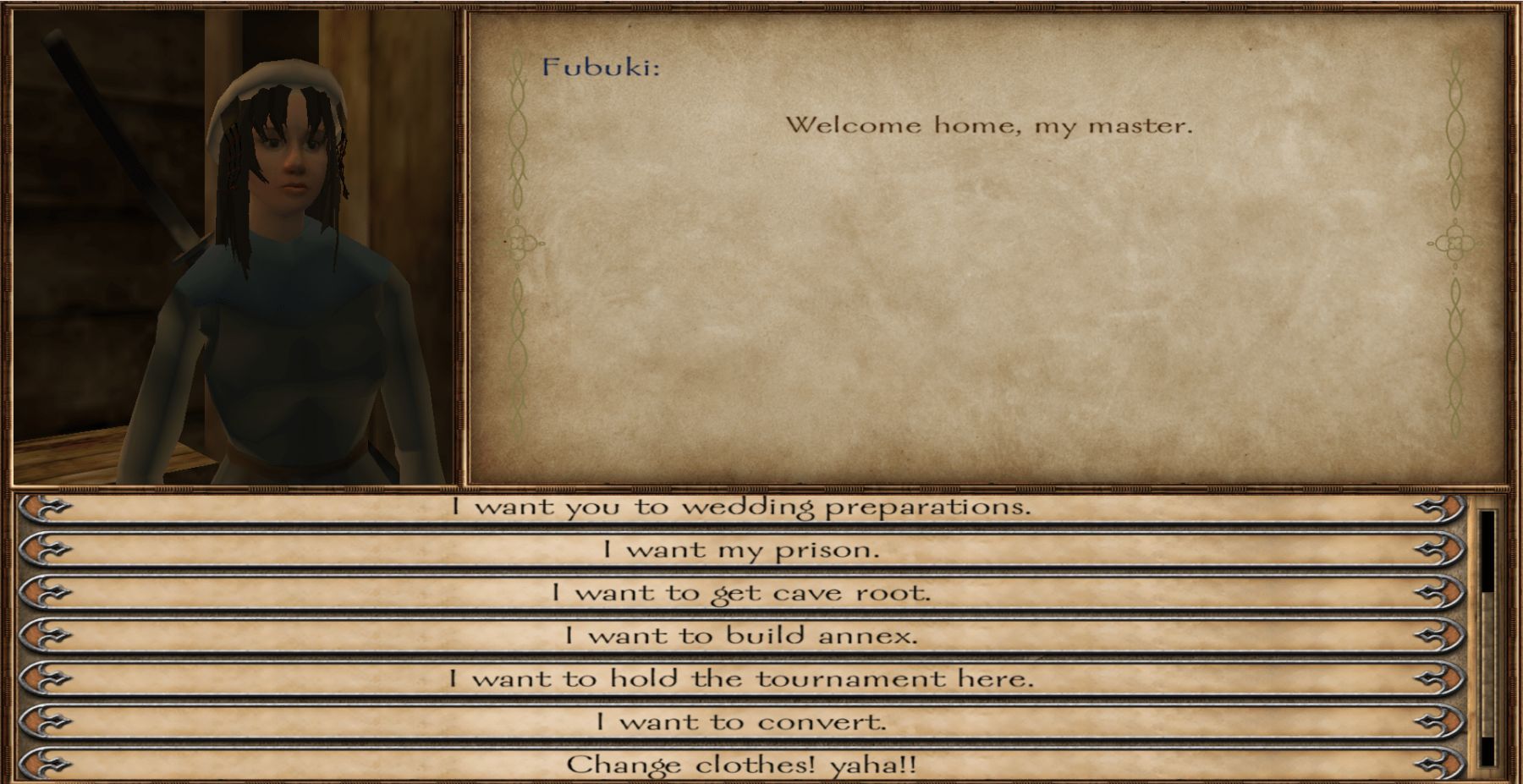1523x784 pixels.
Task: Select the hold the tournament here option
Action: pyautogui.click(x=741, y=679)
